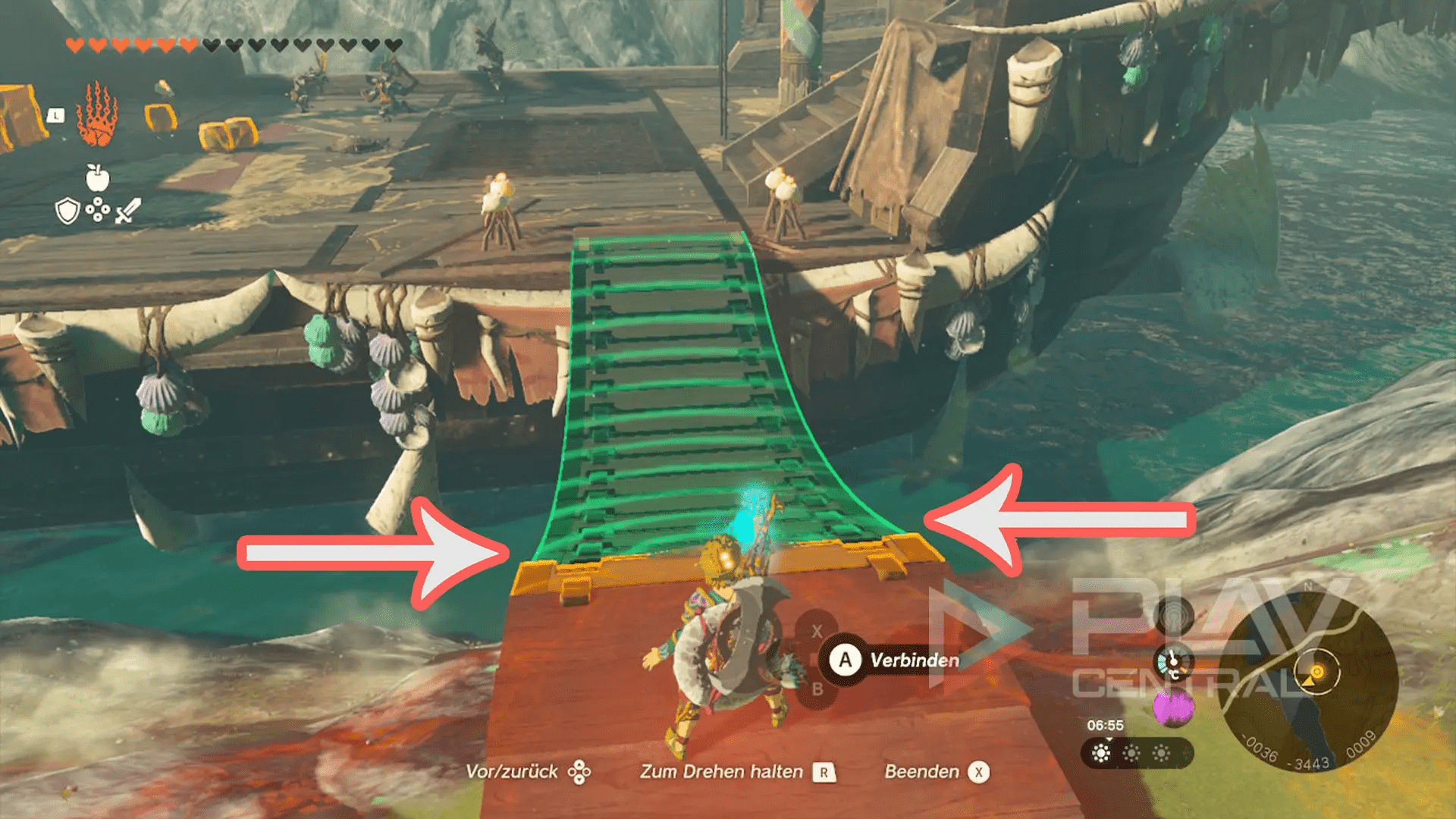Screen dimensions: 1456x819
Task: Choose the sword weapon icon
Action: 127,211
